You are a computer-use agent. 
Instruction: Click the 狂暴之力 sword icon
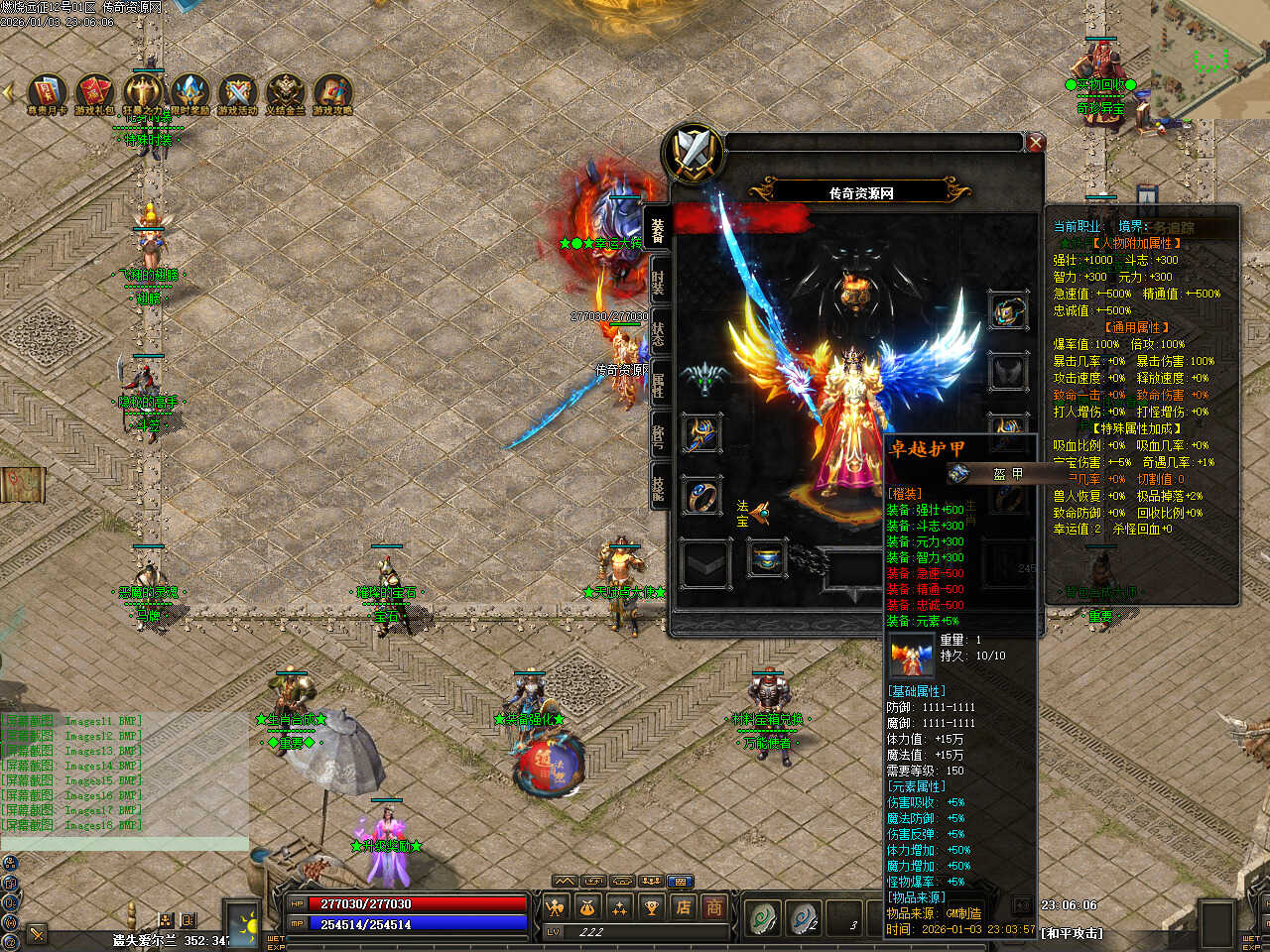(x=143, y=91)
